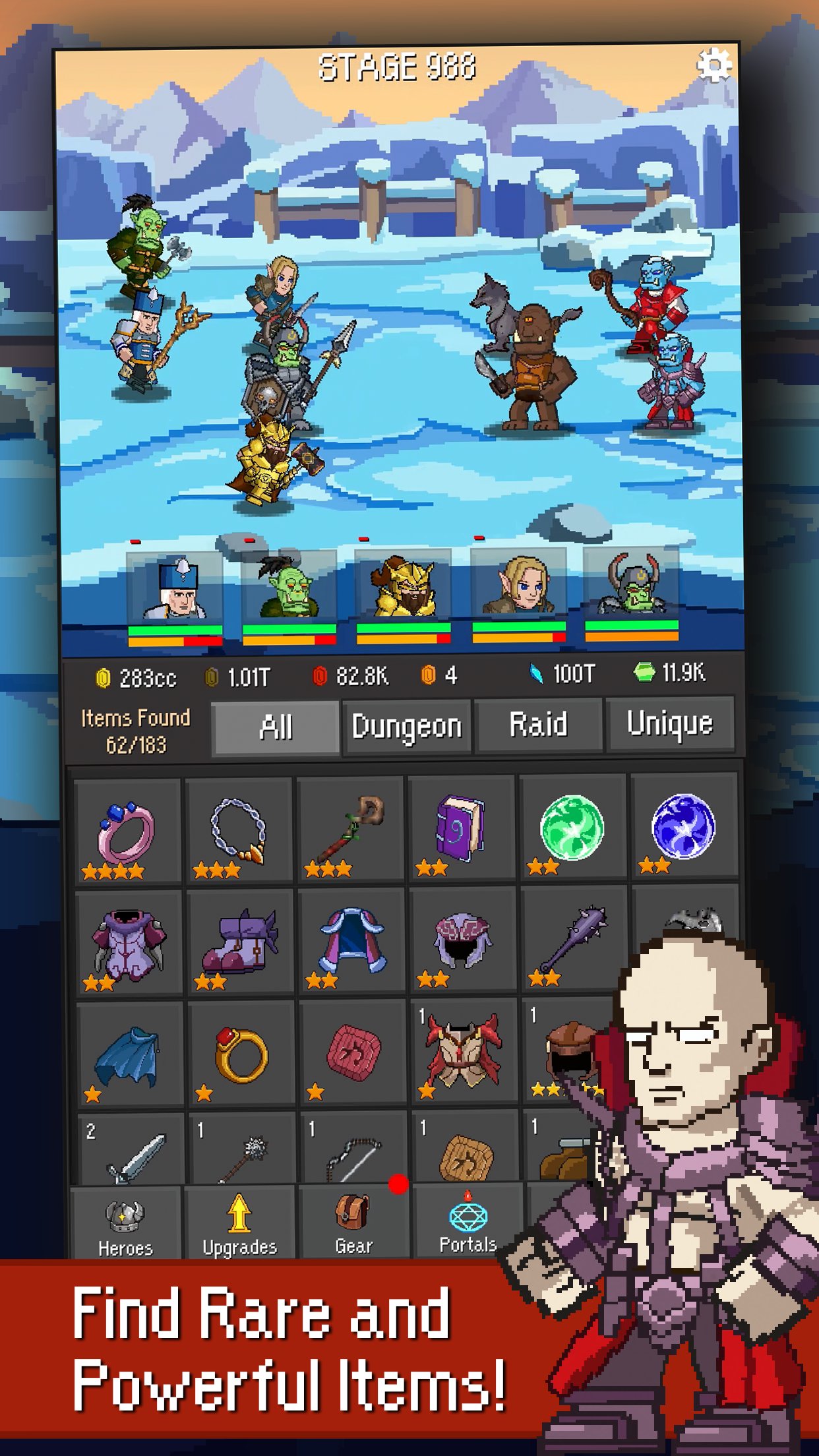This screenshot has width=819, height=1456.
Task: Choose the spiked mace item
Action: click(572, 939)
